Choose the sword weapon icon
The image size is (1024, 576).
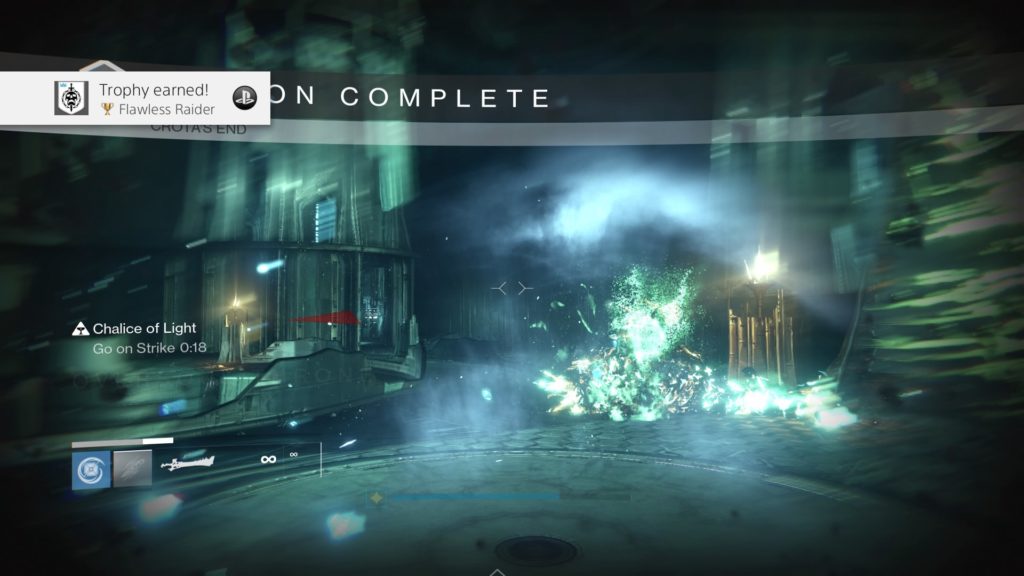tap(188, 463)
